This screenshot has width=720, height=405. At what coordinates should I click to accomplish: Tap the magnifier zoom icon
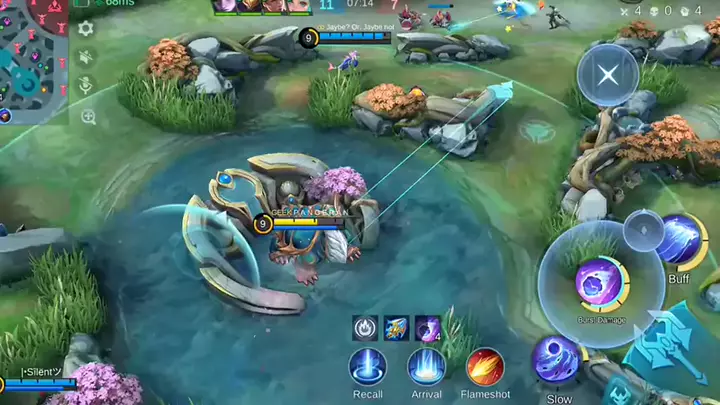88,117
